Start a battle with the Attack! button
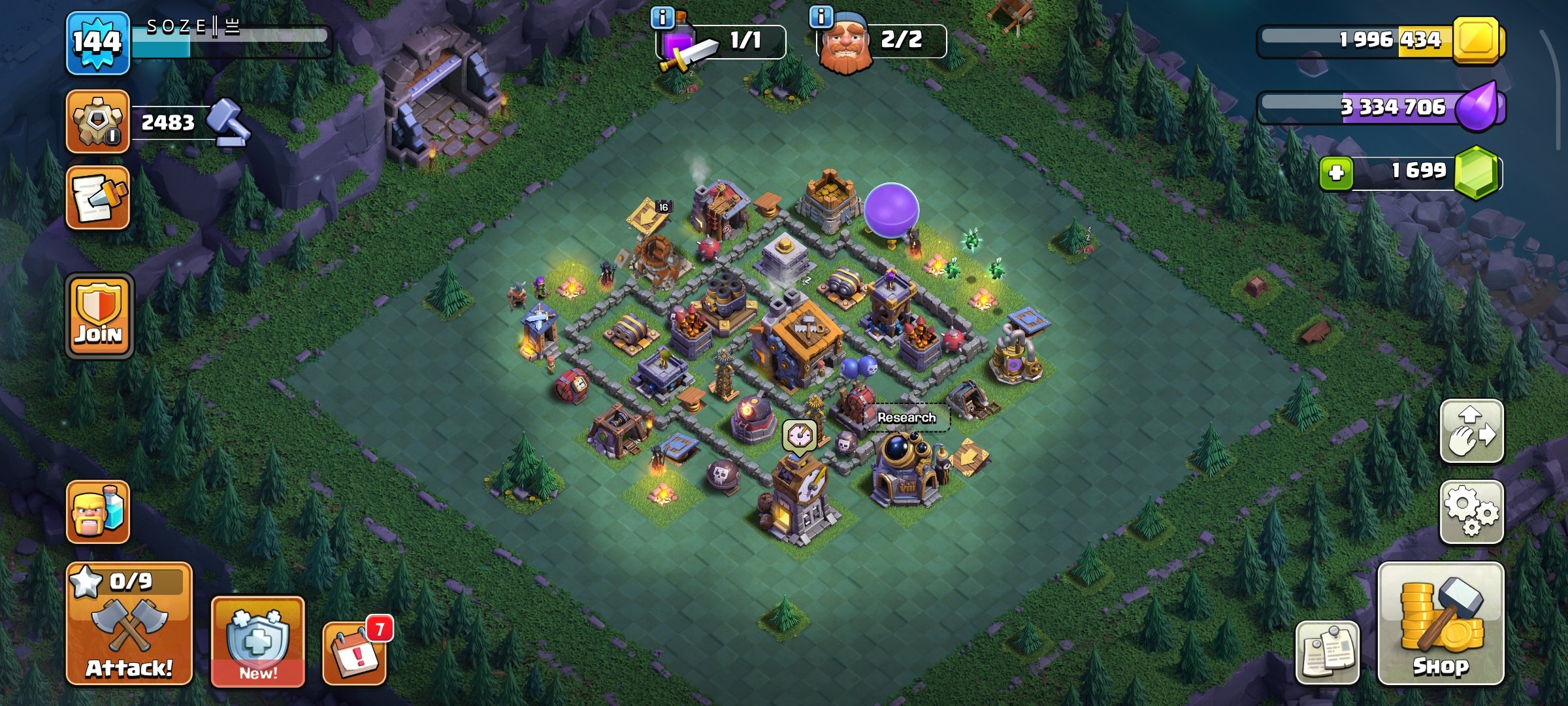Image resolution: width=1568 pixels, height=706 pixels. coord(129,623)
